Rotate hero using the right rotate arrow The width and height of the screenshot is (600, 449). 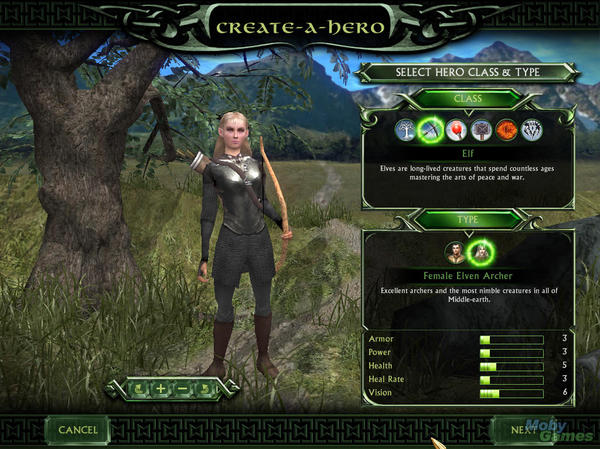204,388
